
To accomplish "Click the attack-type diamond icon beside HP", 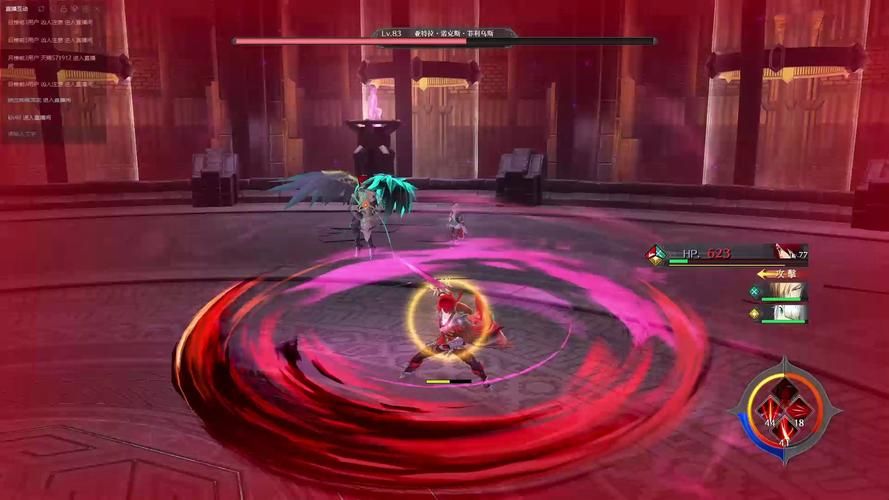I will [x=656, y=254].
